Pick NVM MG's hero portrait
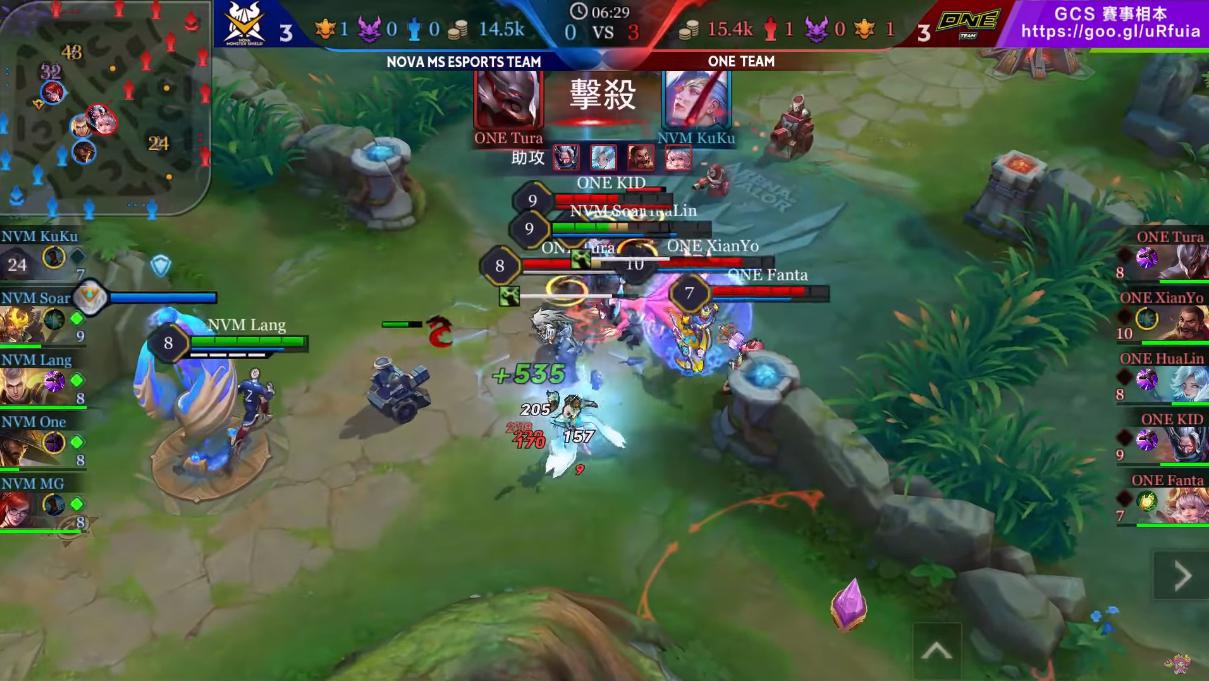The height and width of the screenshot is (681, 1209). pos(18,508)
